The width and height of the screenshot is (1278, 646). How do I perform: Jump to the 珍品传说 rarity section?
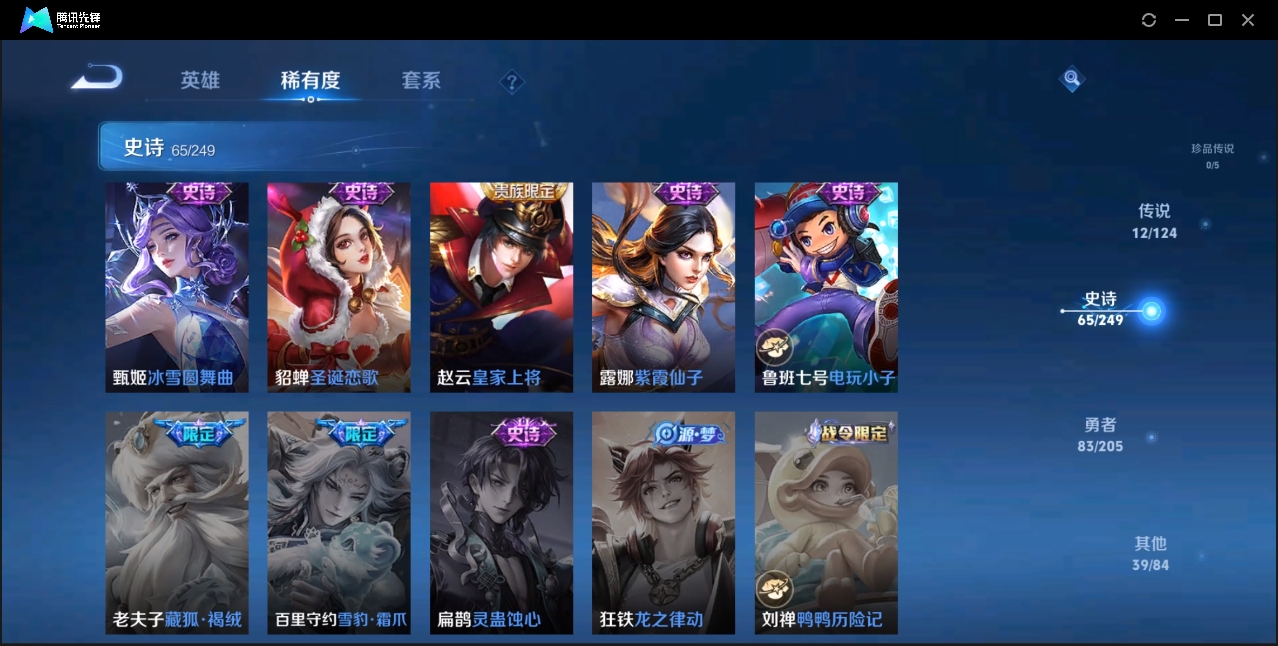(1212, 155)
